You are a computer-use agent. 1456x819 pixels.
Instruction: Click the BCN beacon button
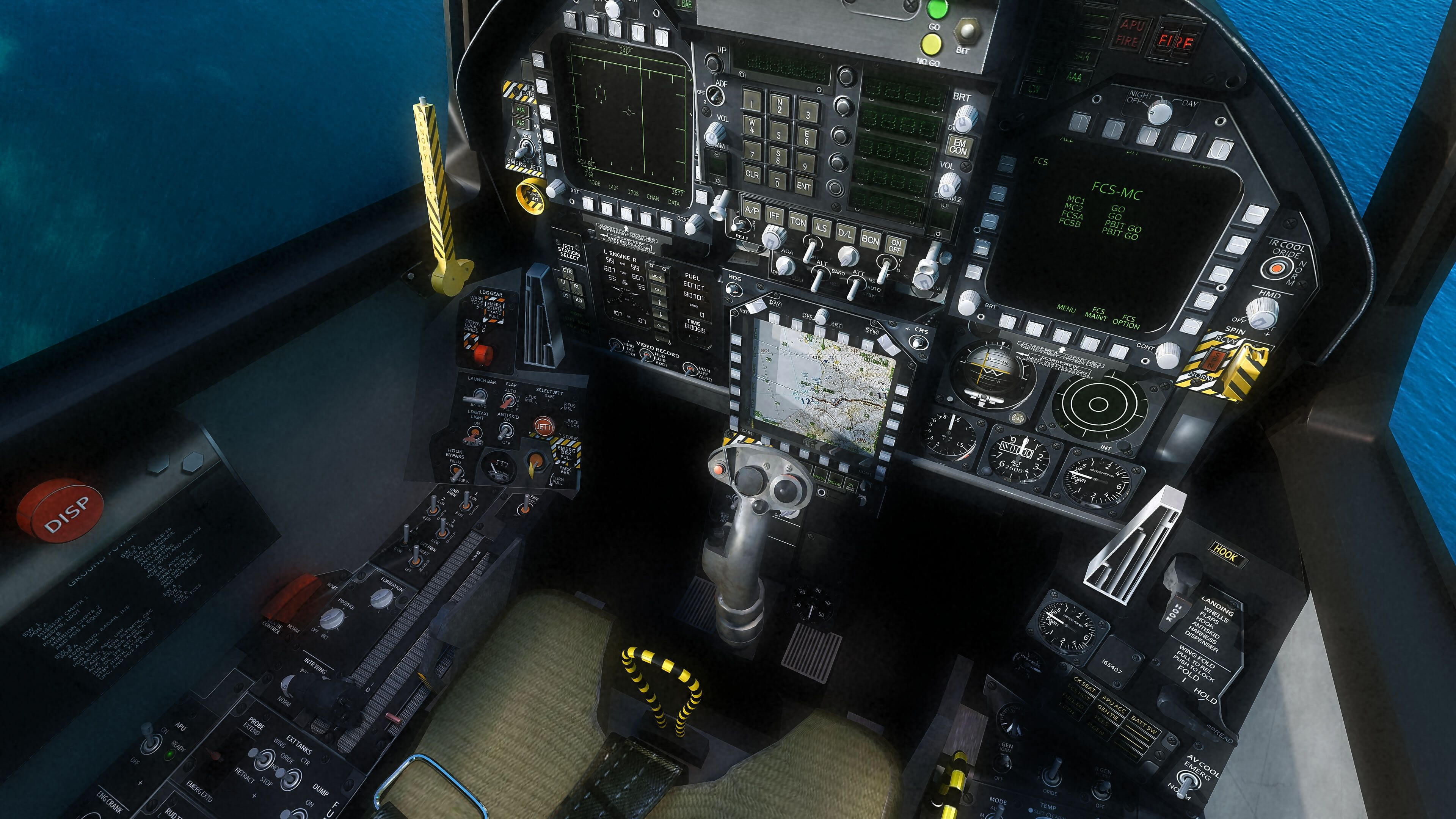pyautogui.click(x=870, y=240)
